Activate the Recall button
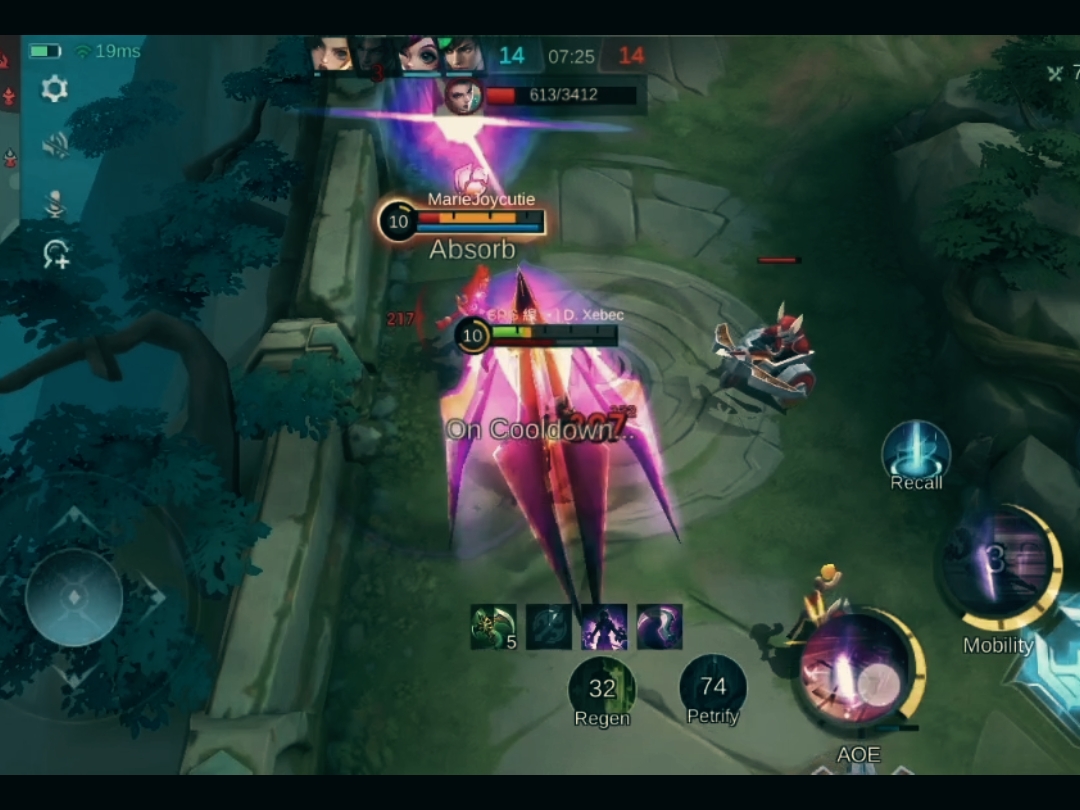 [916, 453]
